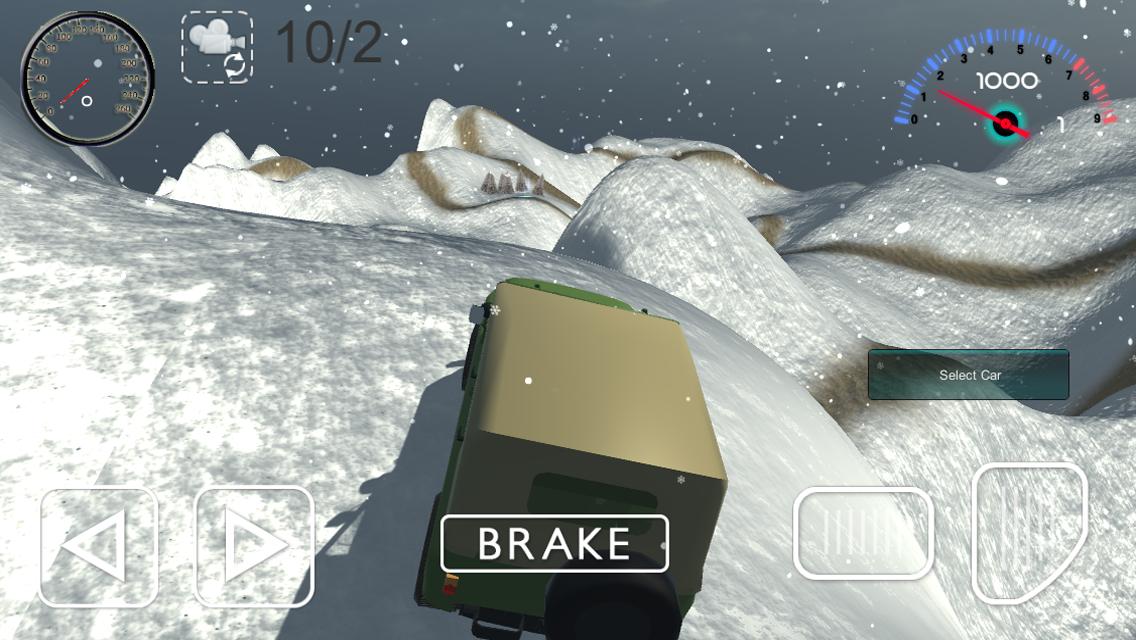Open the Select Car menu
Image resolution: width=1136 pixels, height=640 pixels.
[968, 375]
